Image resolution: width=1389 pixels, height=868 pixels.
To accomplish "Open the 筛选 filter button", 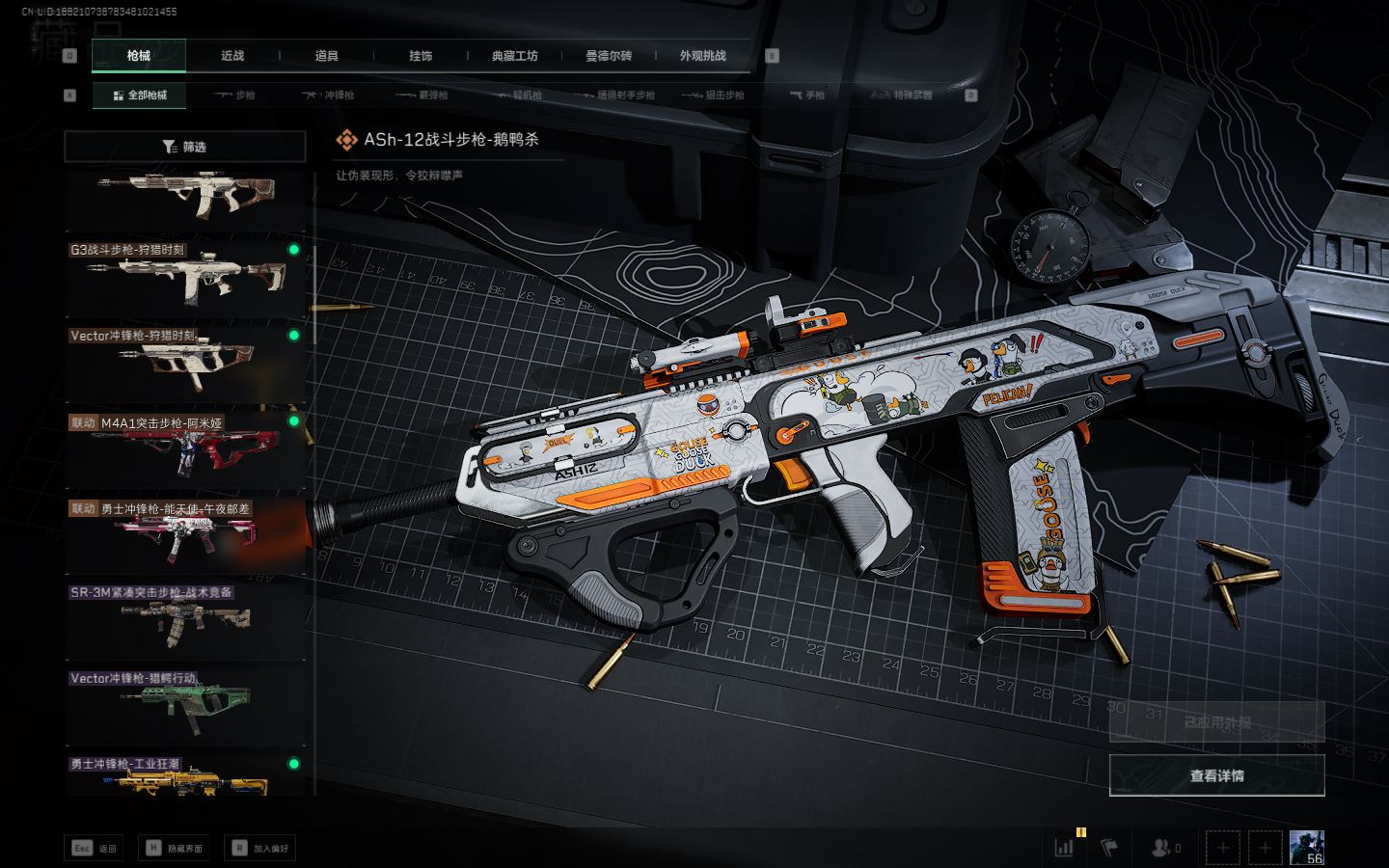I will [184, 147].
